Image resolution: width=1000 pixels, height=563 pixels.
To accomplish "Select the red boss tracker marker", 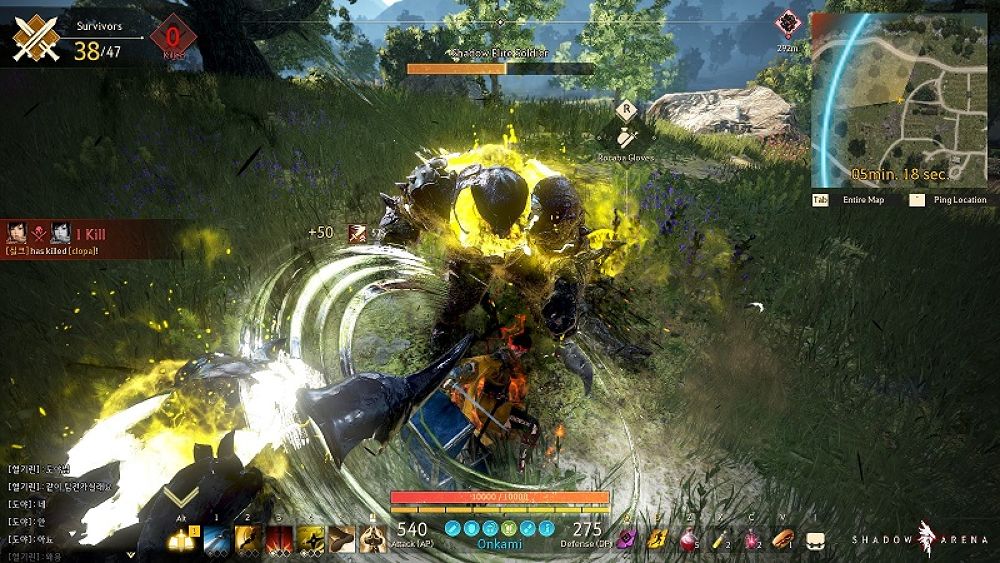I will (x=789, y=22).
